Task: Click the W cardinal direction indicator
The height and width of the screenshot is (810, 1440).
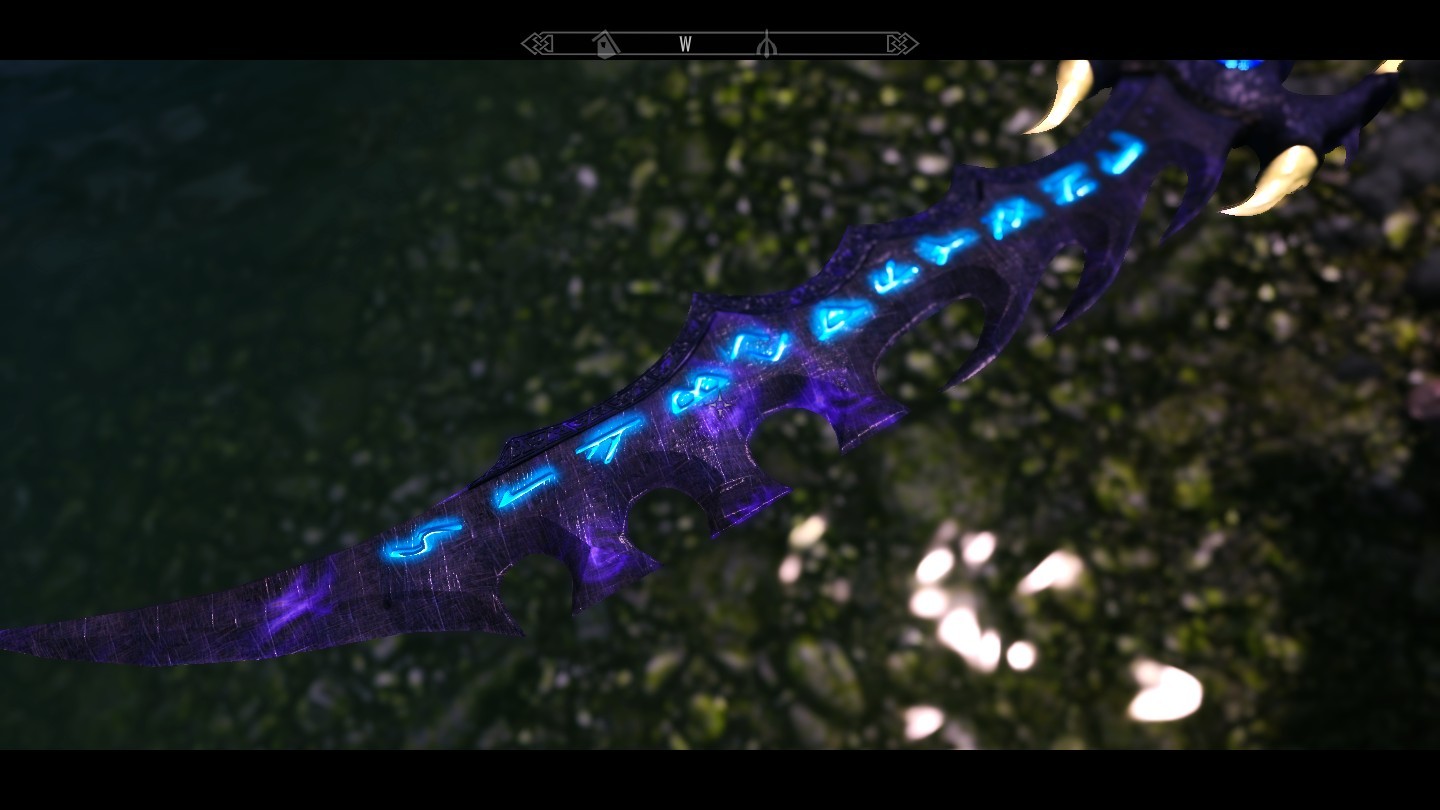Action: (x=686, y=44)
